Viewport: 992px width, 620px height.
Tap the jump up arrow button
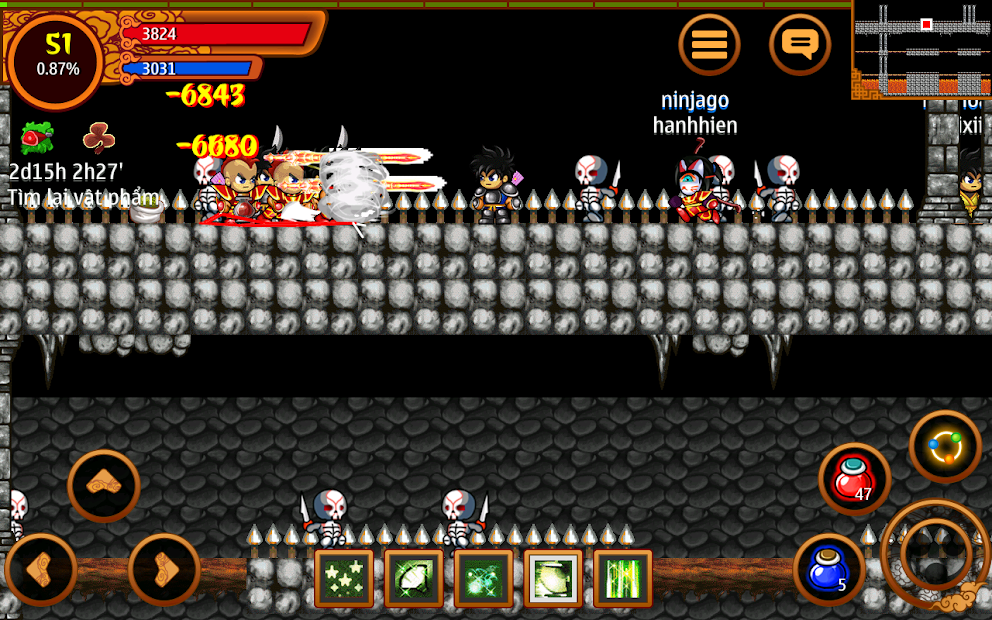pos(104,485)
